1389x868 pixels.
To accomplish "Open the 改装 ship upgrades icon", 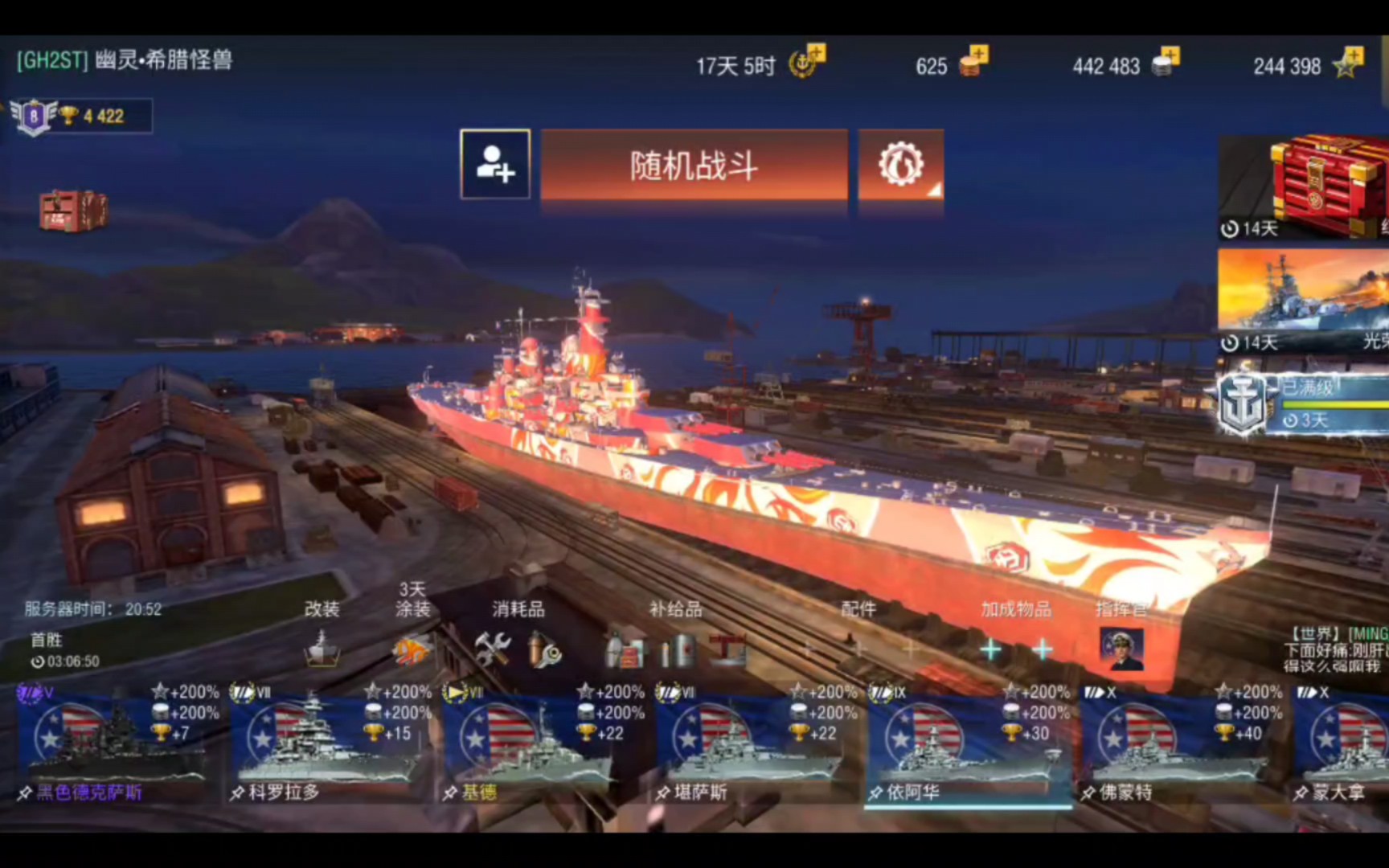I will (323, 651).
